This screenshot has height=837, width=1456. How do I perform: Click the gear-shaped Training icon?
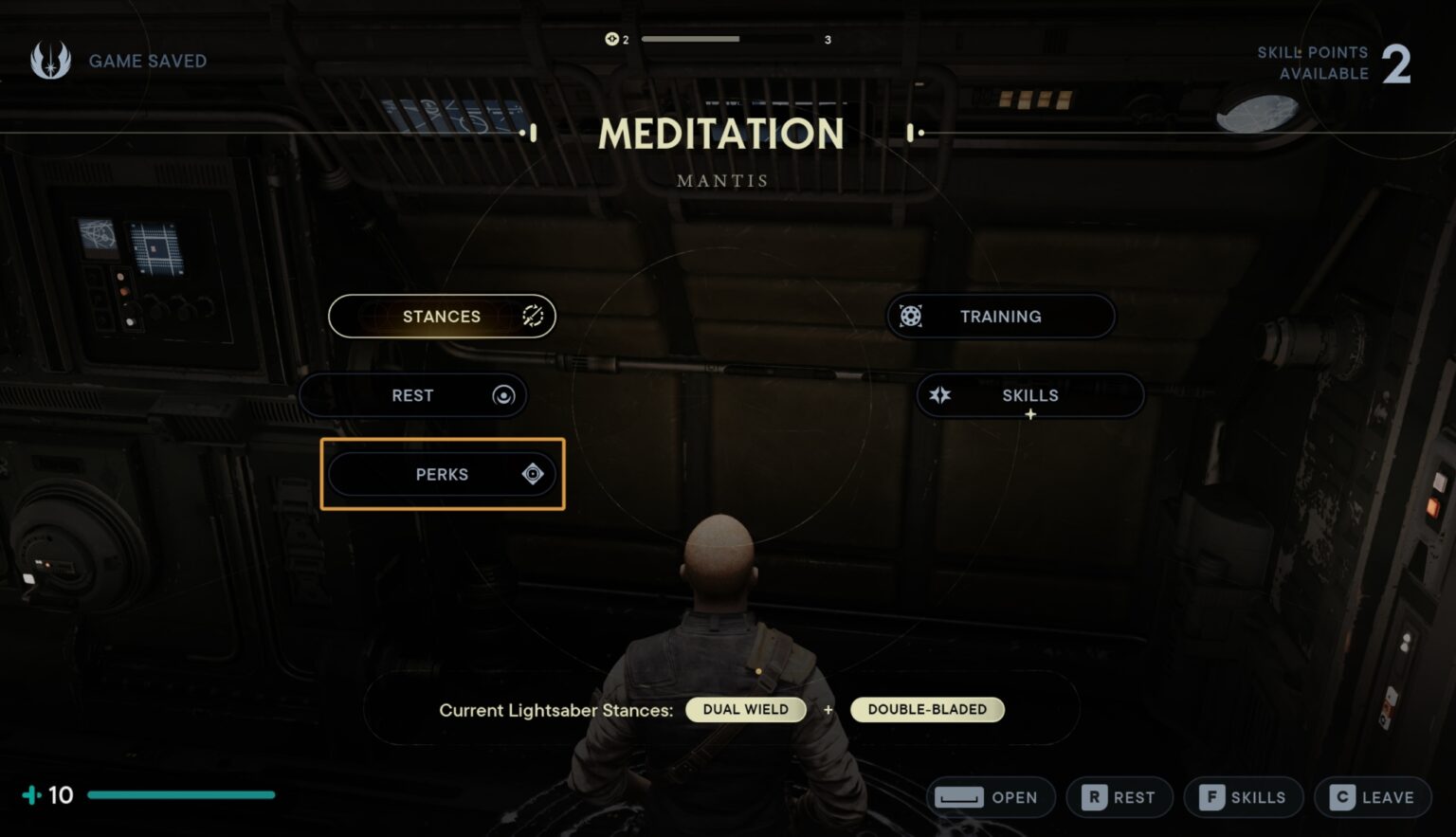pos(911,316)
